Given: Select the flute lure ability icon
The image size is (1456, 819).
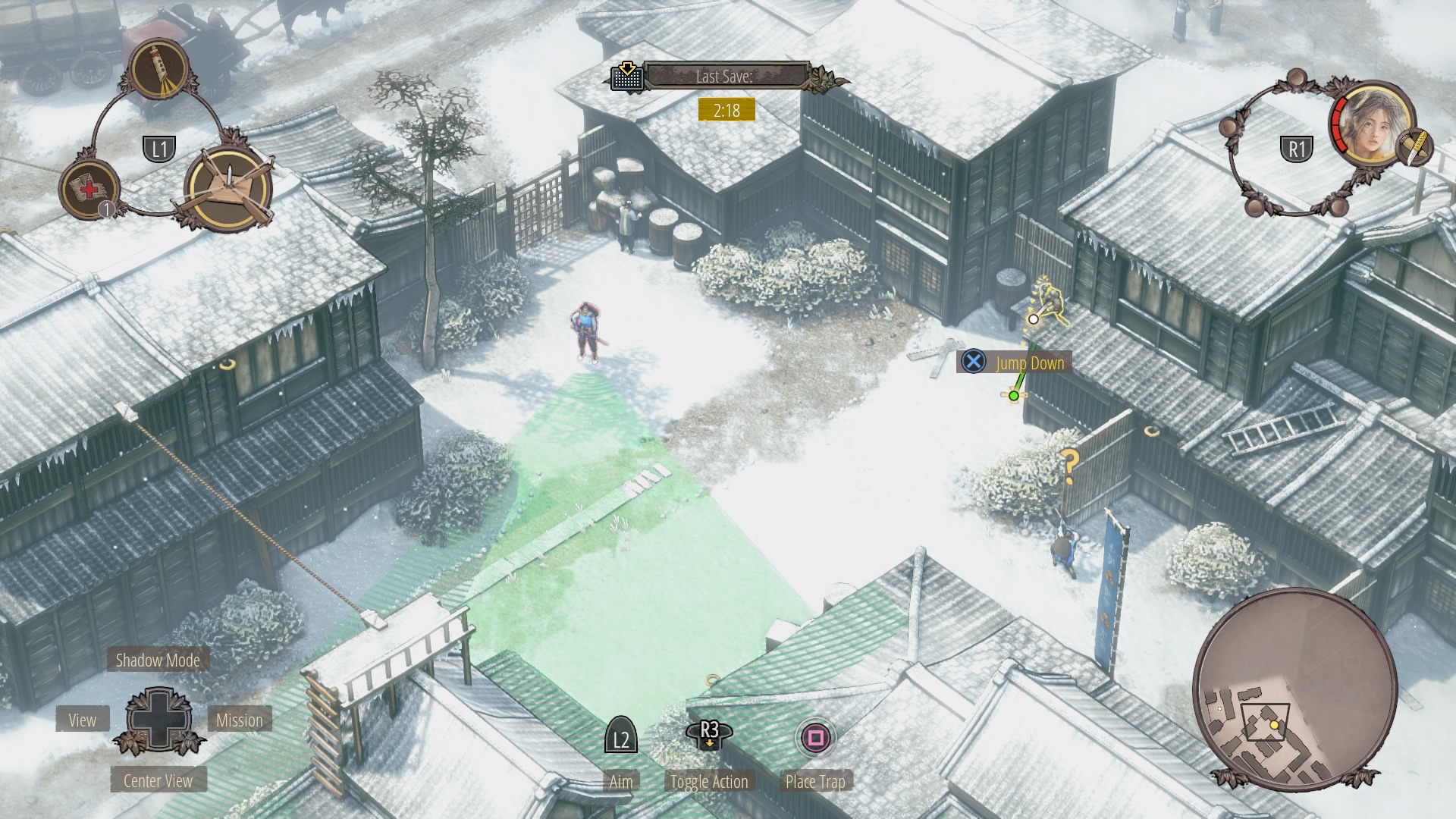Looking at the screenshot, I should (160, 69).
